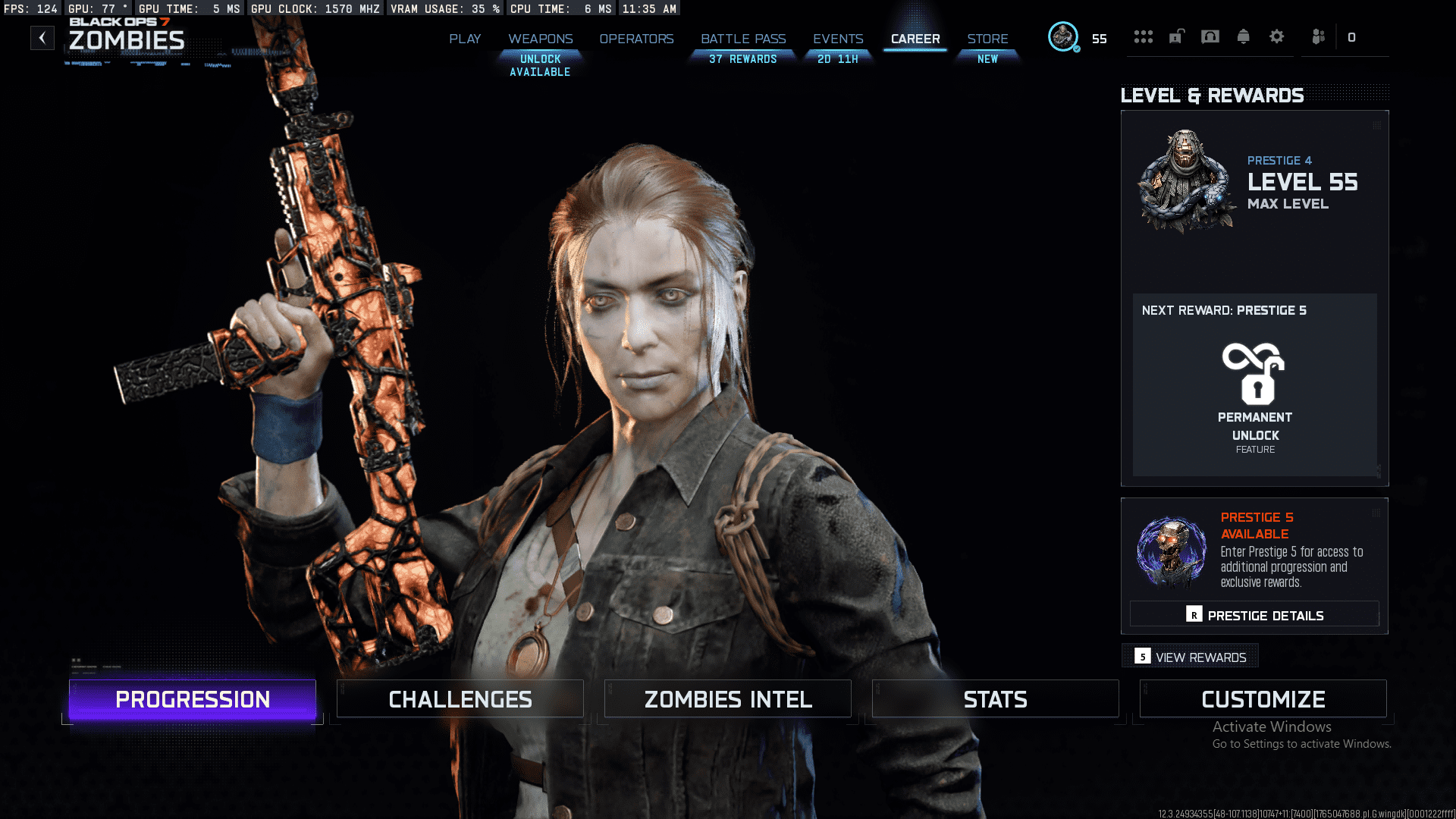Open voice chat with the headset icon

click(1209, 36)
